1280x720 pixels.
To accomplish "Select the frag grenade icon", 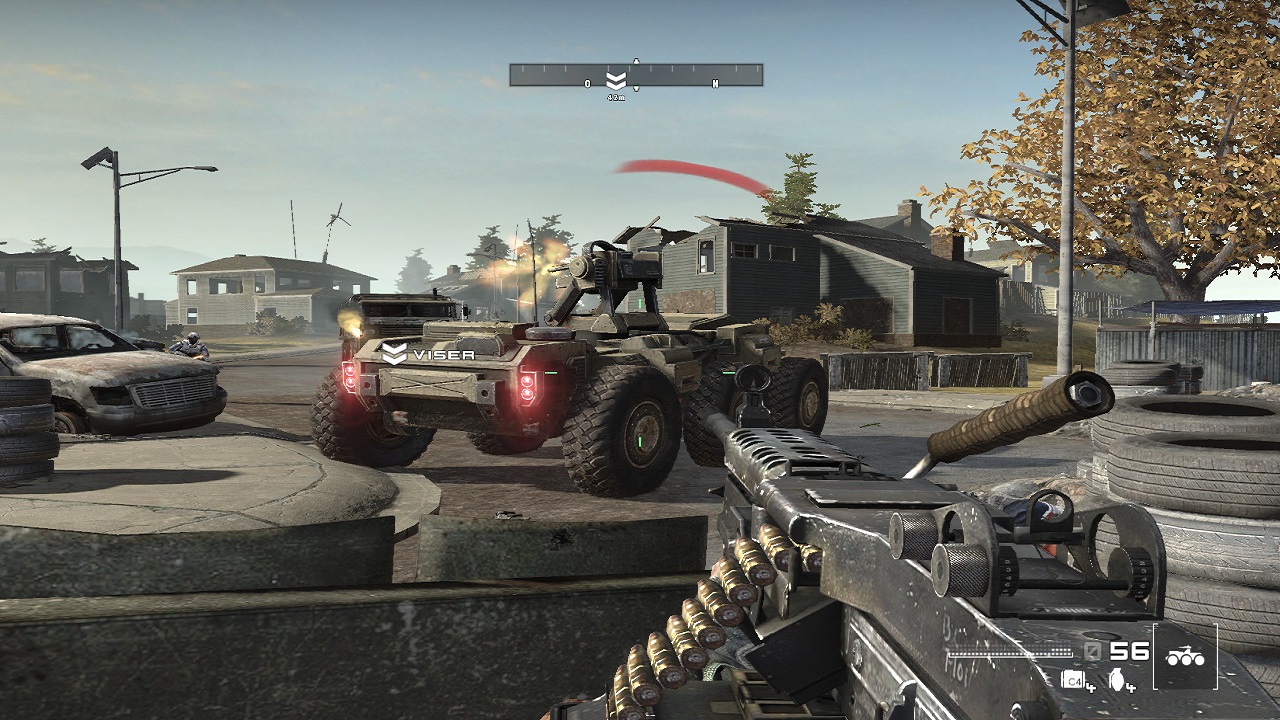I will (x=1118, y=680).
